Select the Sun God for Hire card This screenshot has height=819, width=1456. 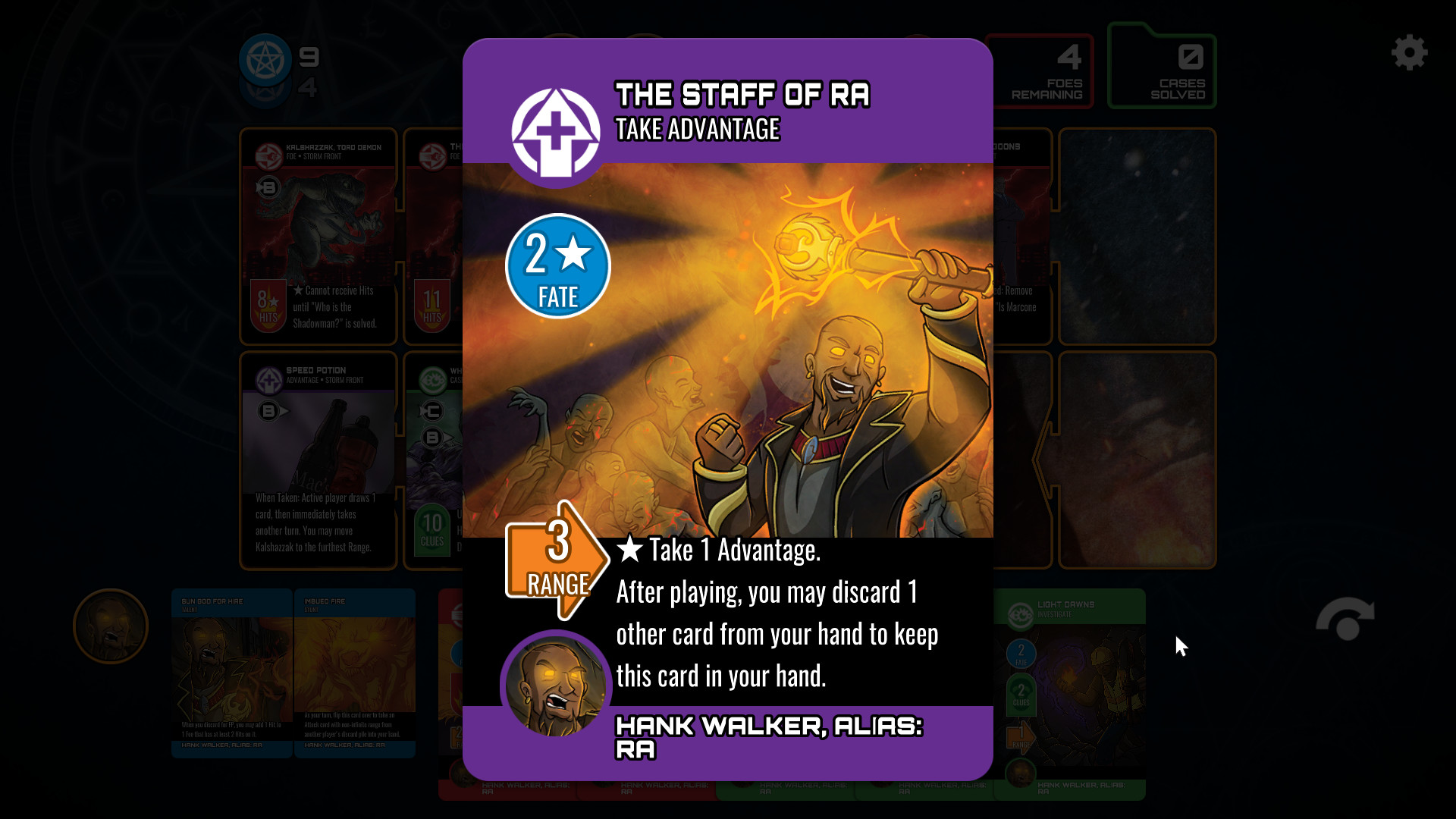pos(231,675)
